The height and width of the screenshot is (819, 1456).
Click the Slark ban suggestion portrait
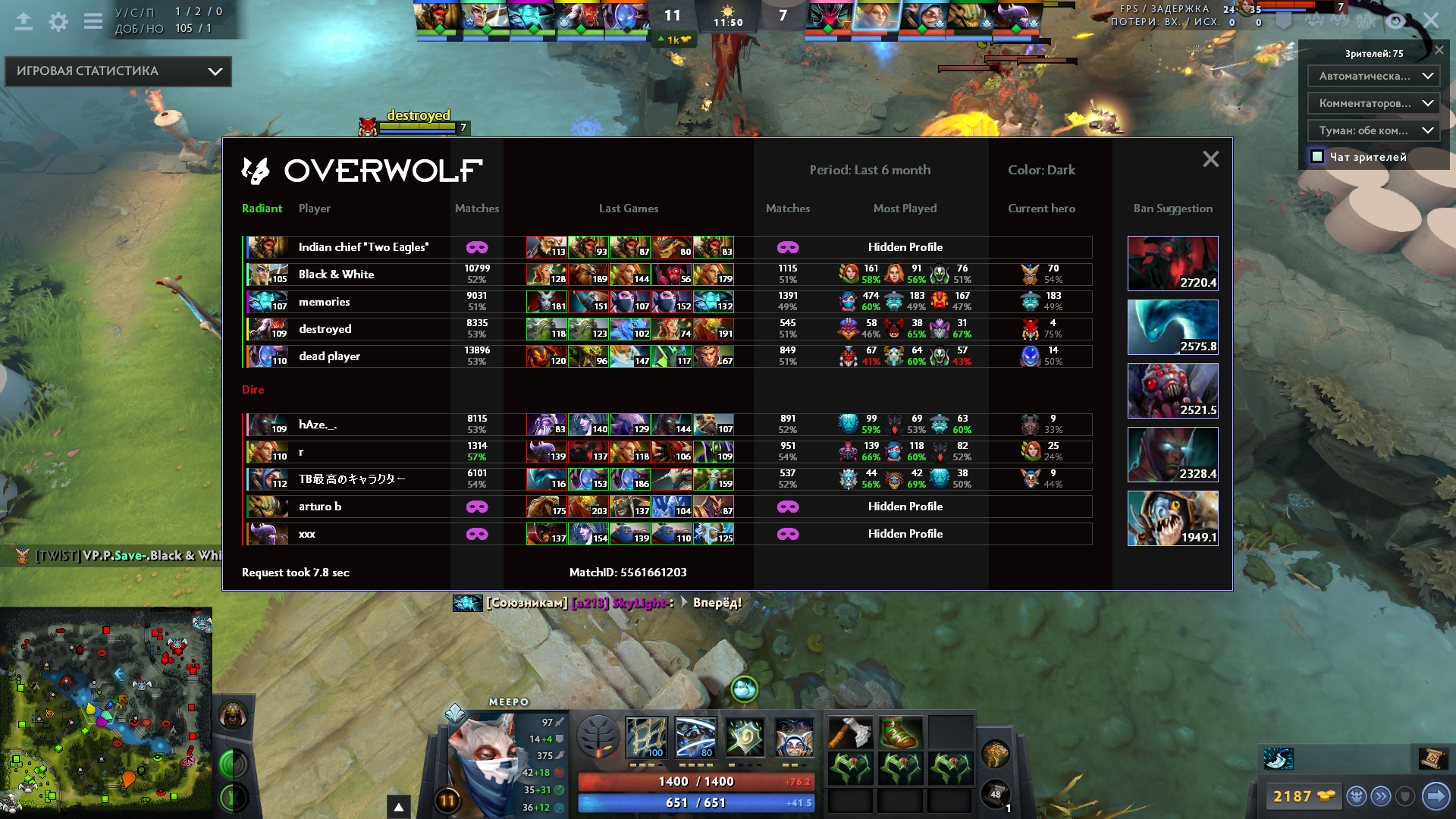tap(1173, 517)
